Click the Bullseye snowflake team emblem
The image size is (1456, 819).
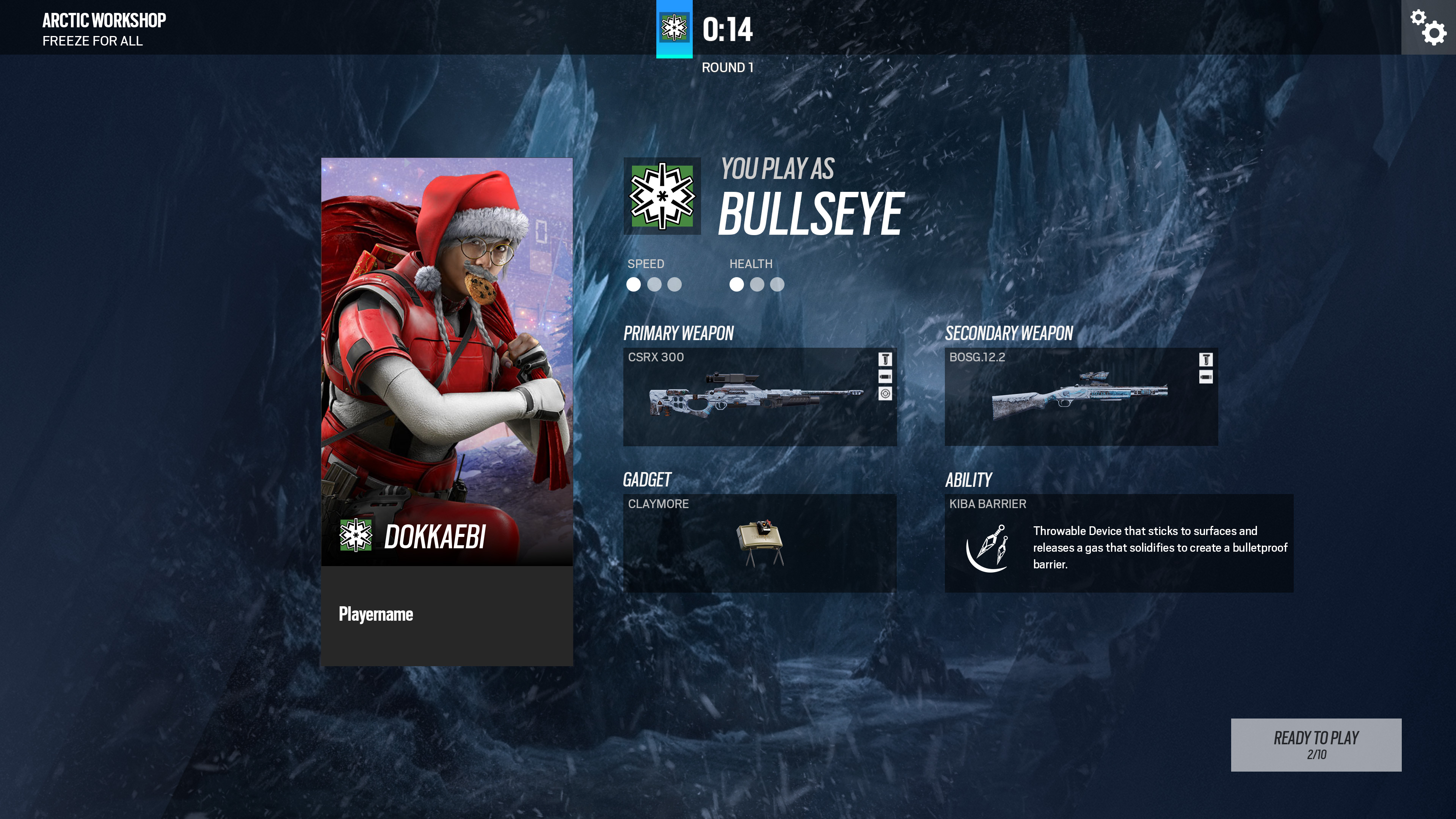(662, 196)
